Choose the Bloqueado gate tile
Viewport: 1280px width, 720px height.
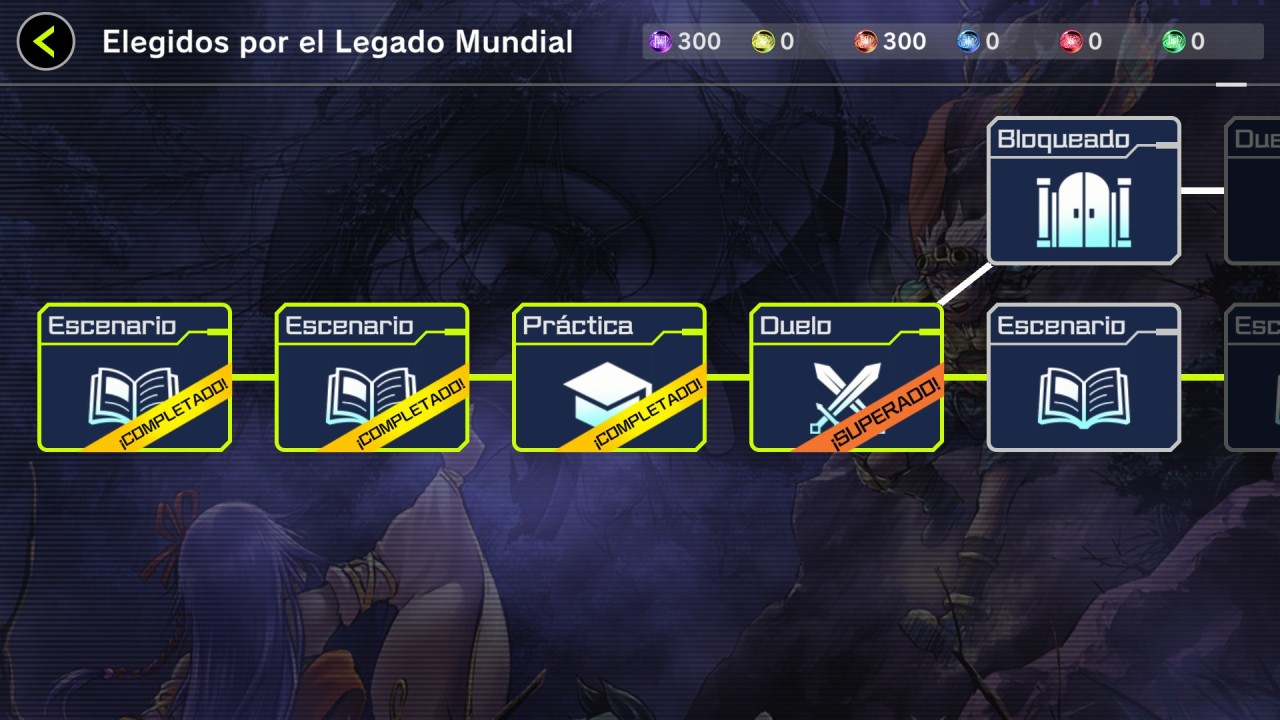click(1084, 191)
